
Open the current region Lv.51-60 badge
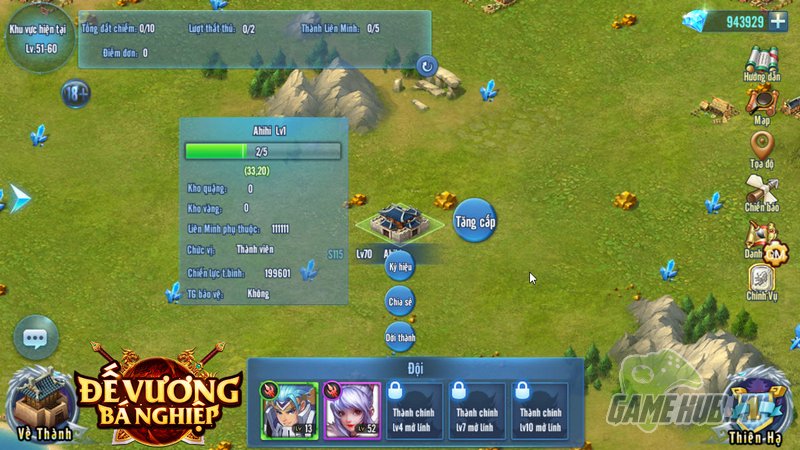tap(35, 38)
